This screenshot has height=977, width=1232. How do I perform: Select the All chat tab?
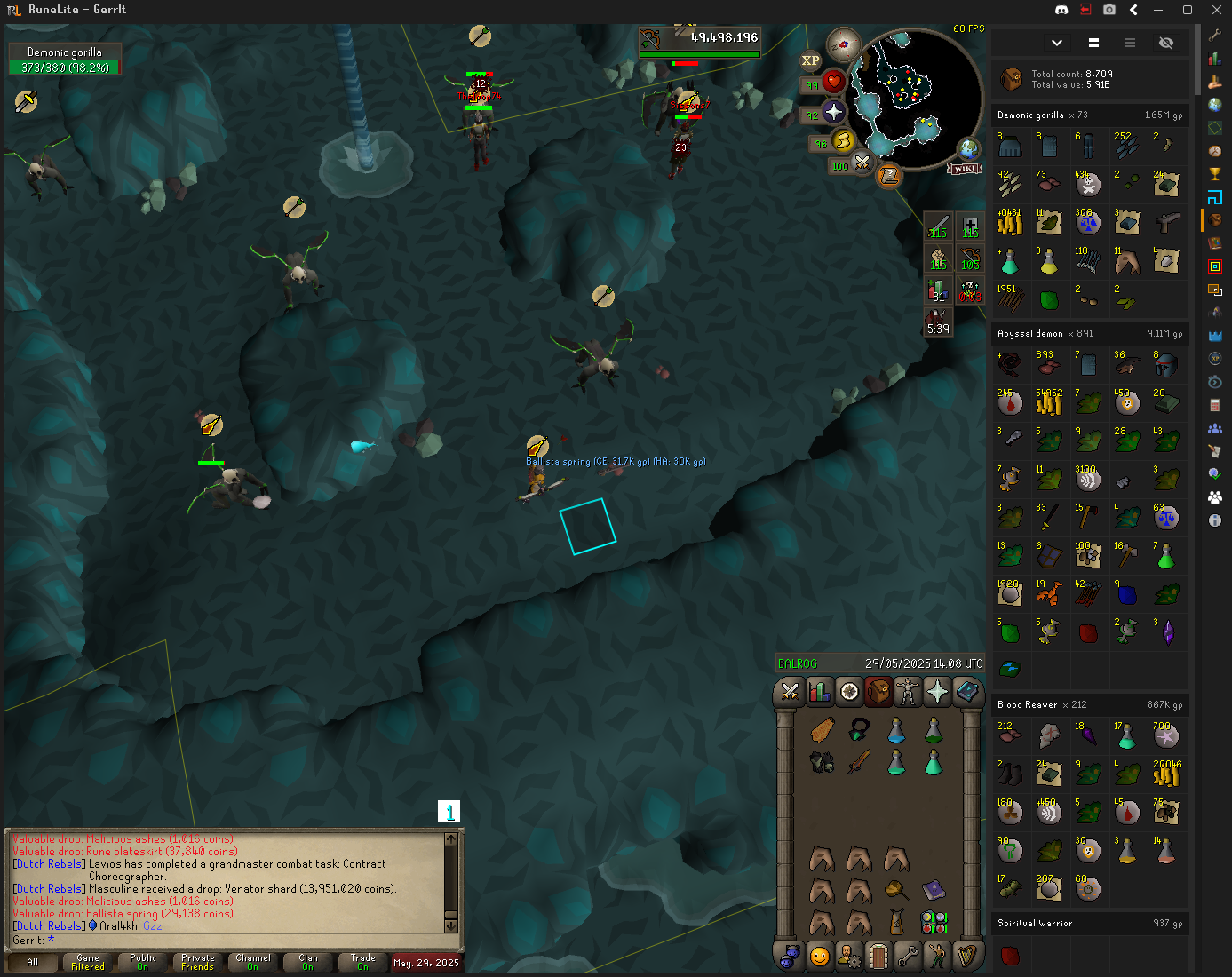33,962
